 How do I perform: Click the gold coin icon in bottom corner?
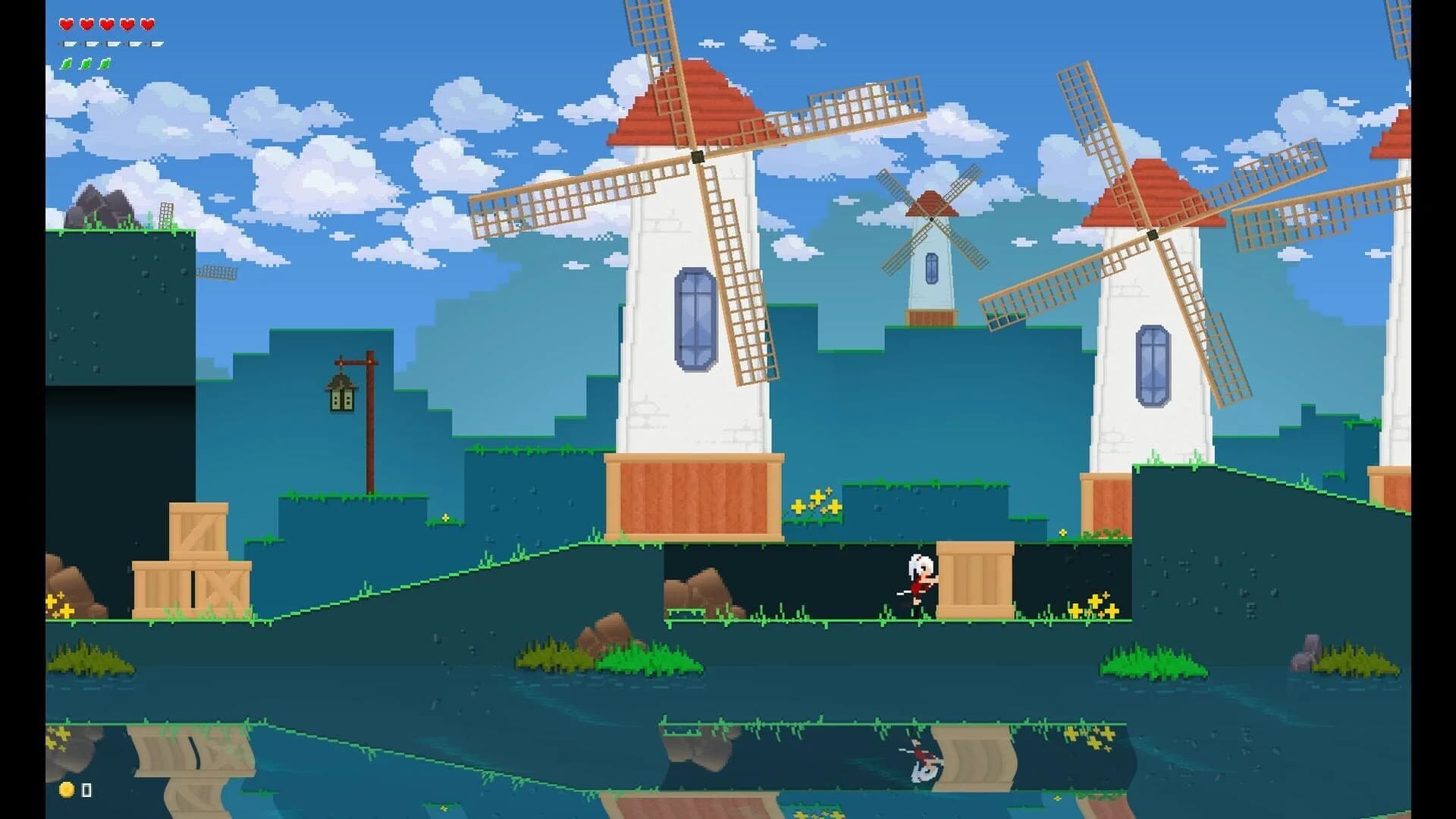tap(64, 789)
